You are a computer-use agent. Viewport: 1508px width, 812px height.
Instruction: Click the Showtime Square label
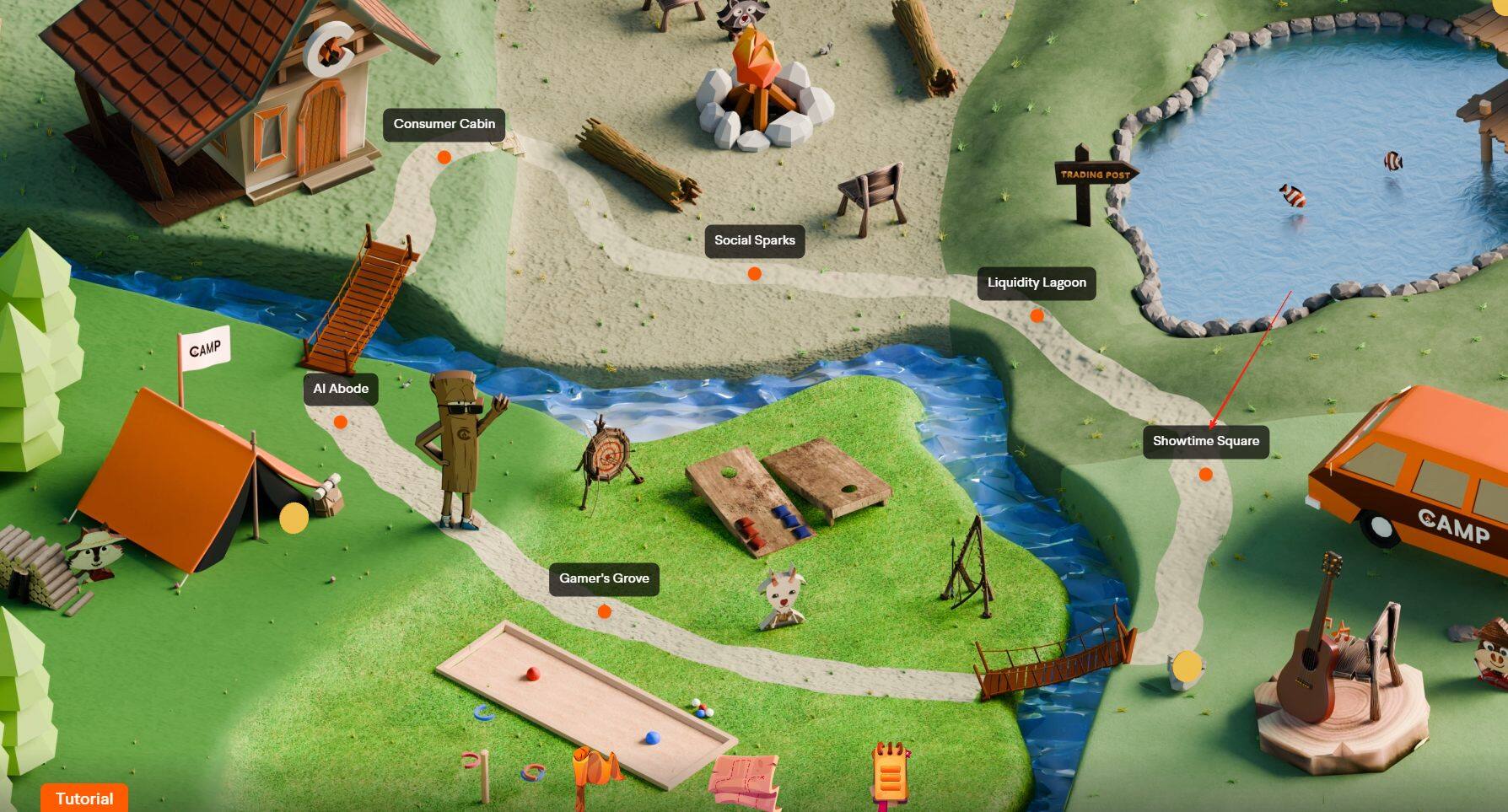tap(1207, 440)
